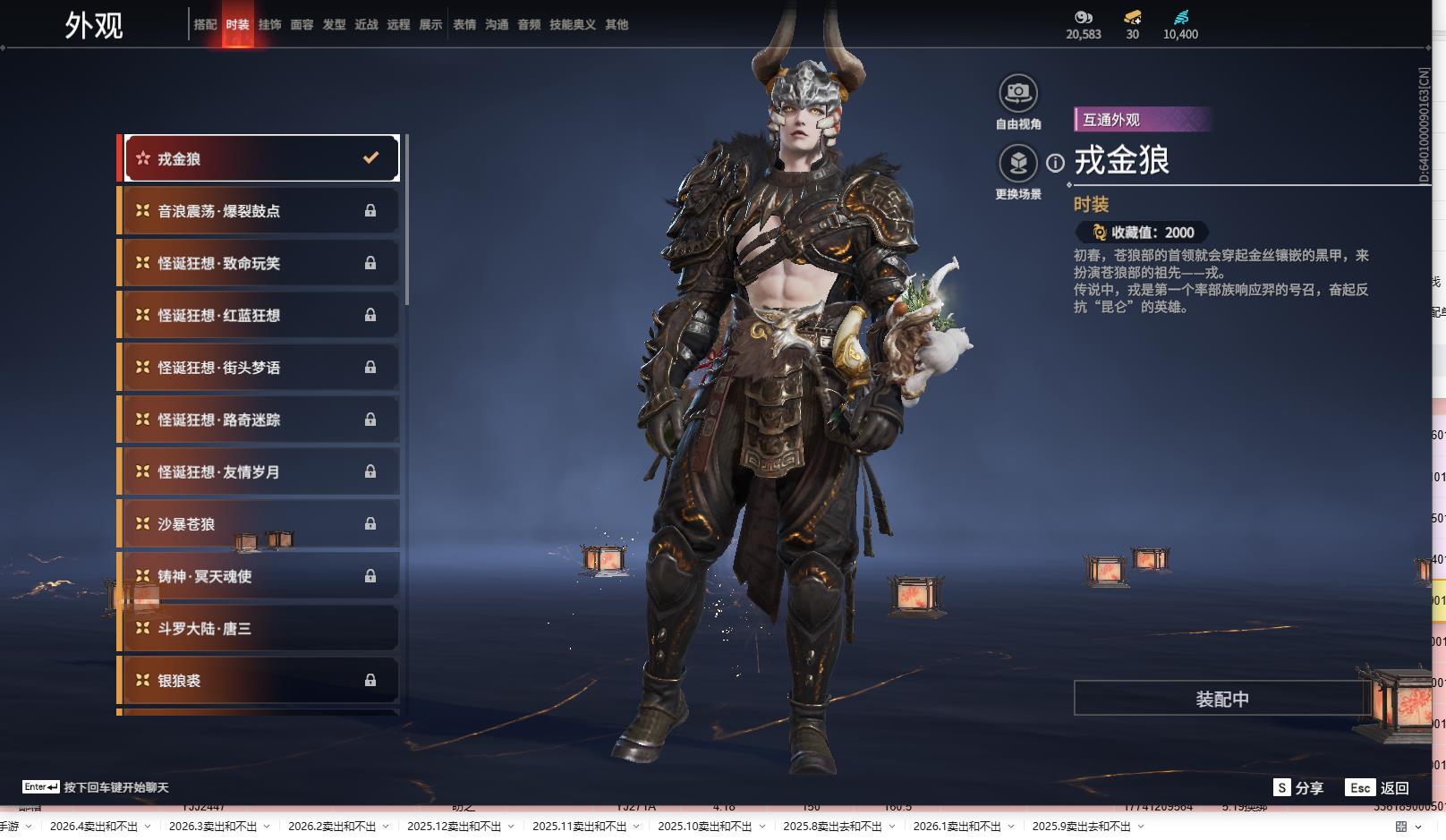Viewport: 1446px width, 840px height.
Task: Activate the 自由视角 camera icon
Action: (x=1017, y=93)
